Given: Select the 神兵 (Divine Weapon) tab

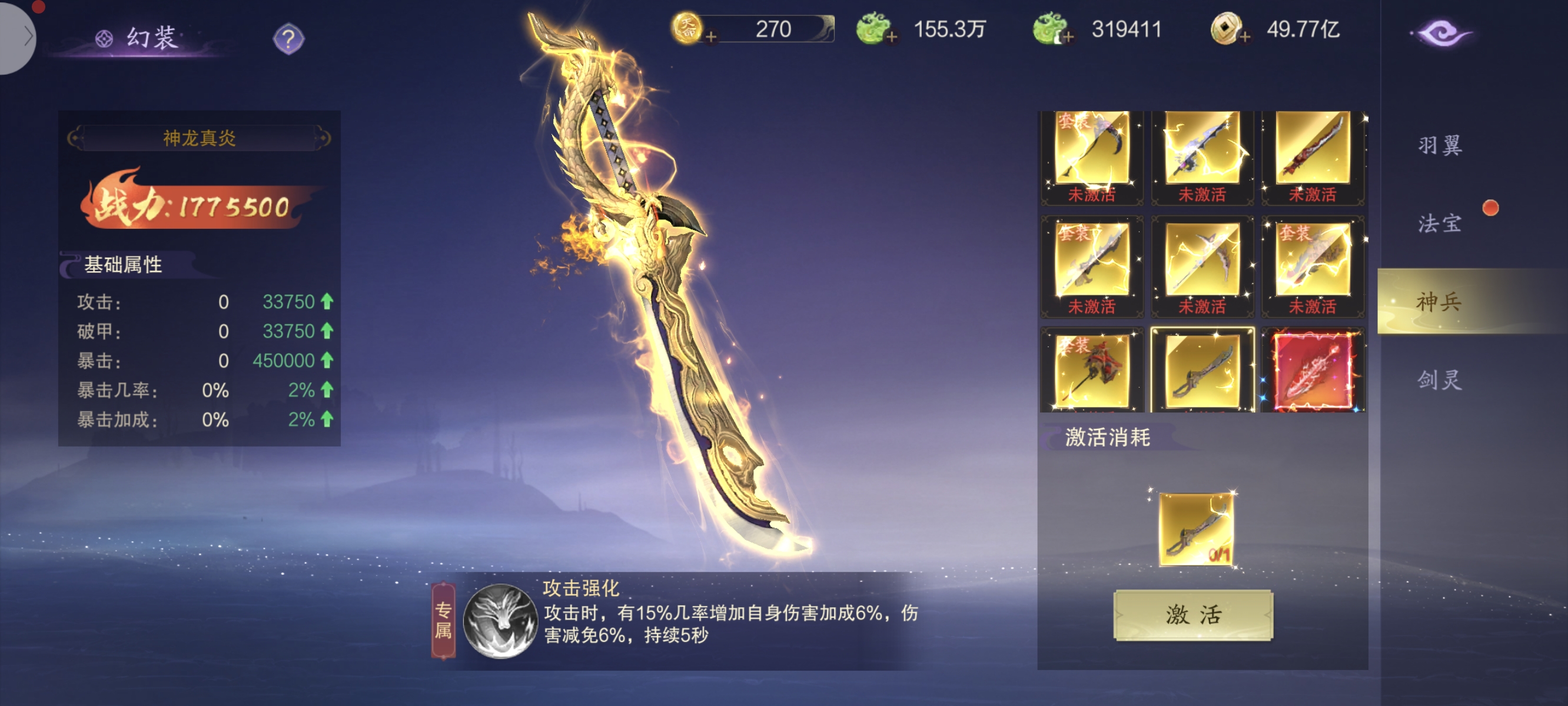Looking at the screenshot, I should tap(1439, 301).
